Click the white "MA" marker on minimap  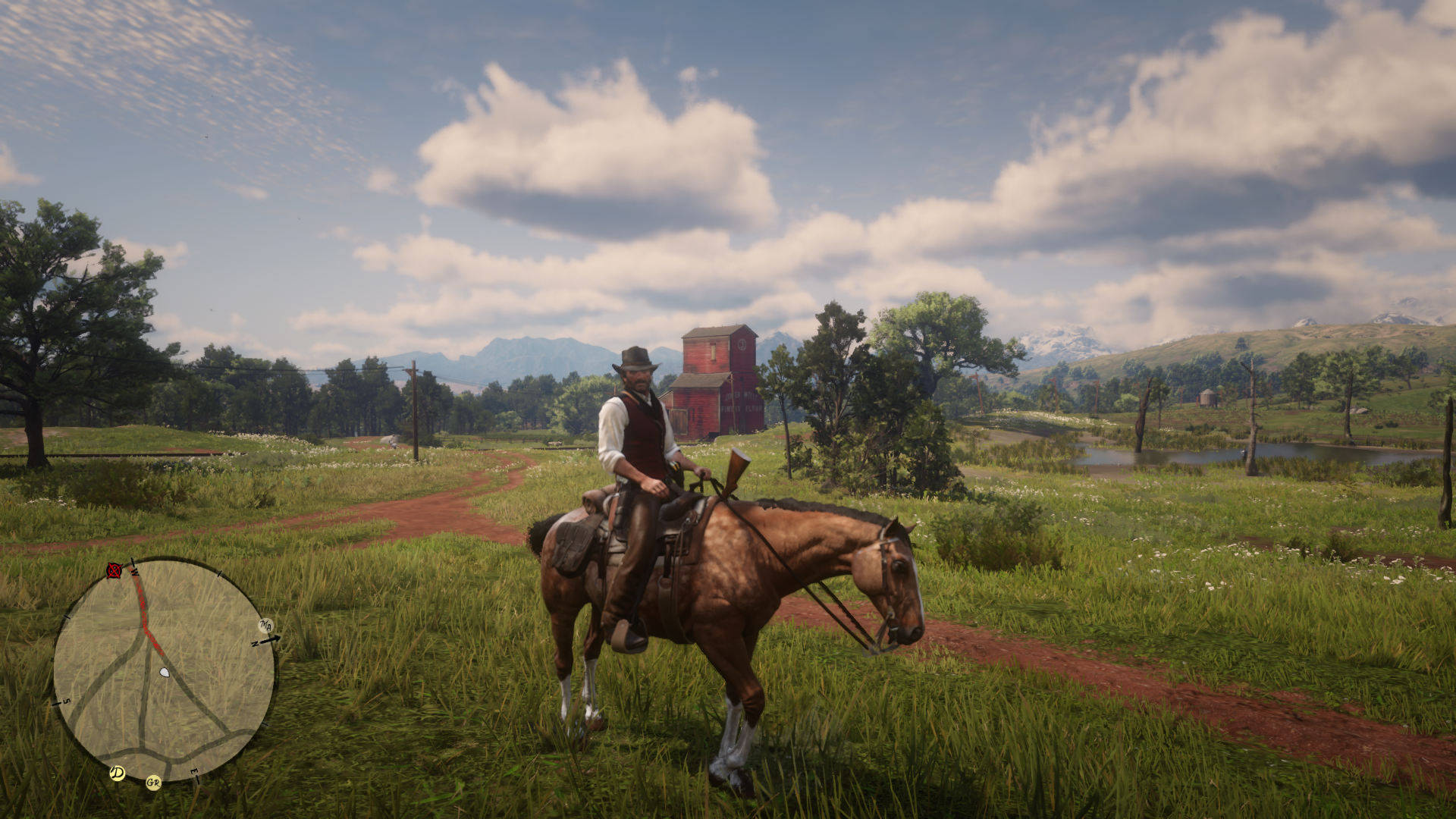point(265,626)
